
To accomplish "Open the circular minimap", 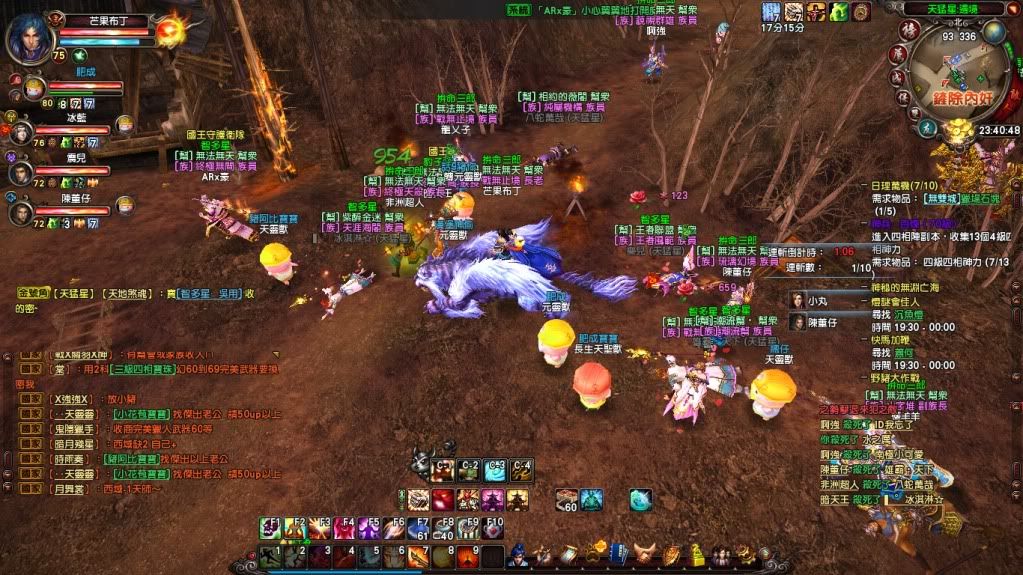I will coord(946,79).
